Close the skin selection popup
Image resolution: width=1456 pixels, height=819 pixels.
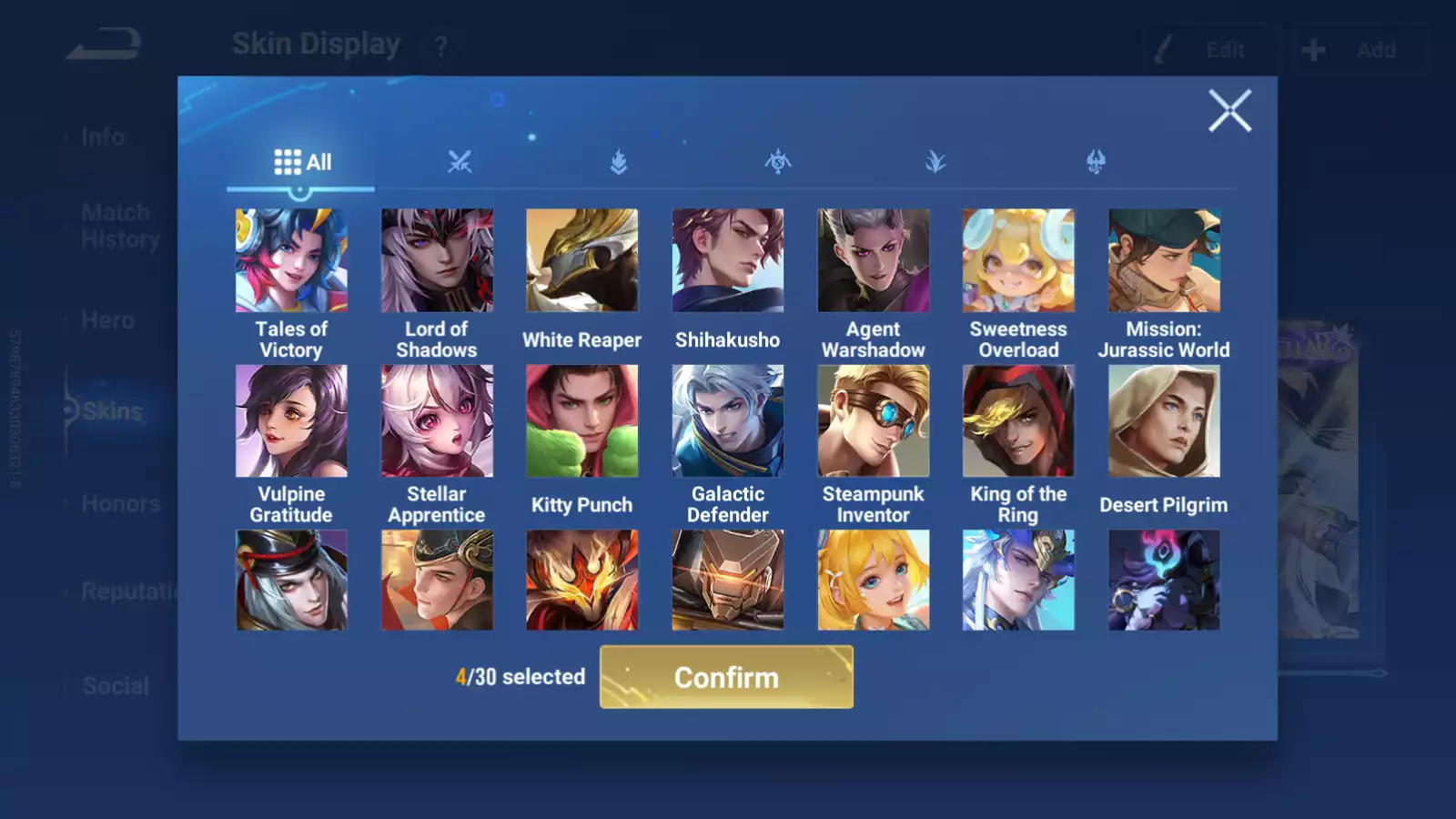(1229, 111)
